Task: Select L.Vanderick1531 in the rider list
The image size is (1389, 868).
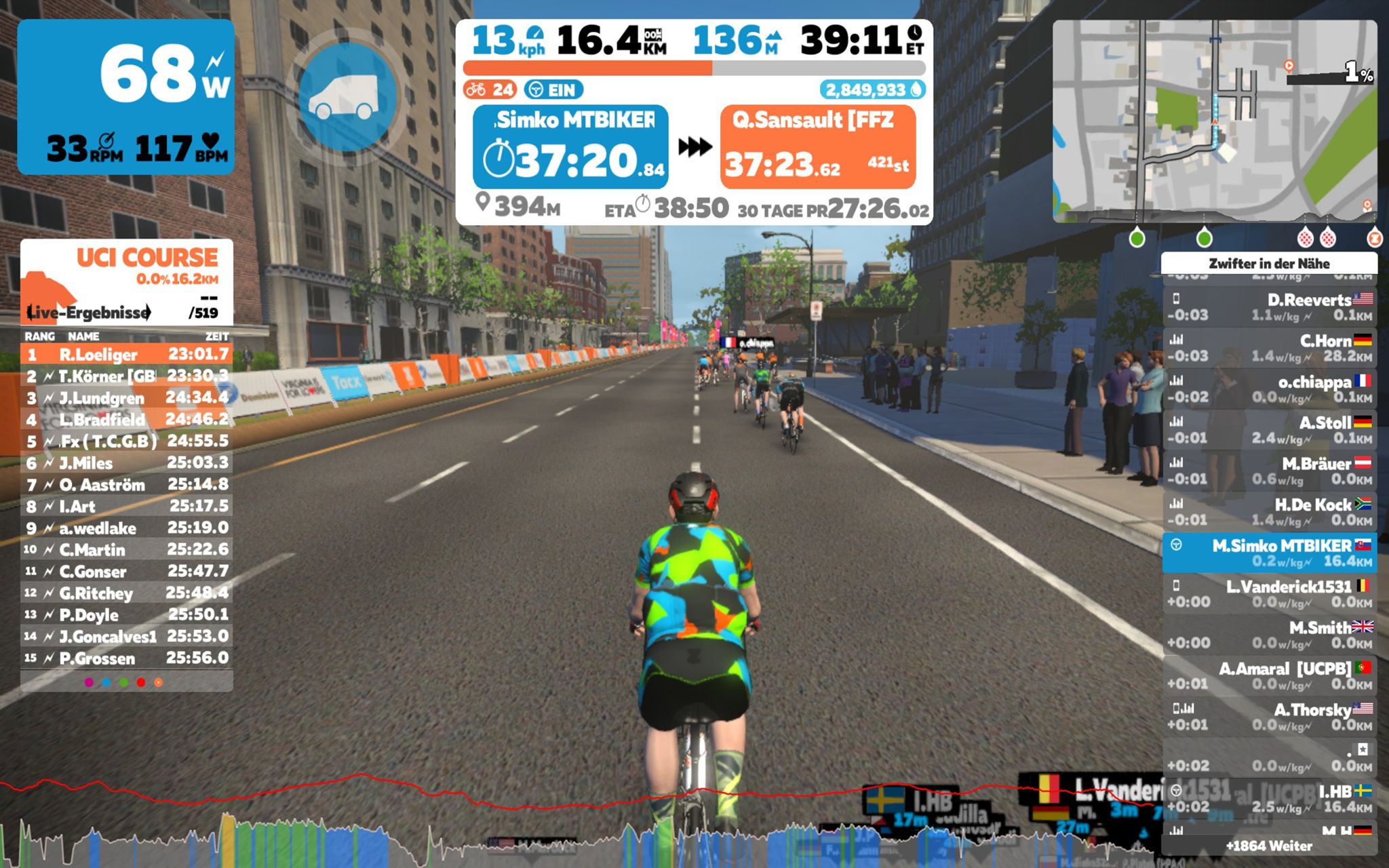Action: tap(1268, 593)
